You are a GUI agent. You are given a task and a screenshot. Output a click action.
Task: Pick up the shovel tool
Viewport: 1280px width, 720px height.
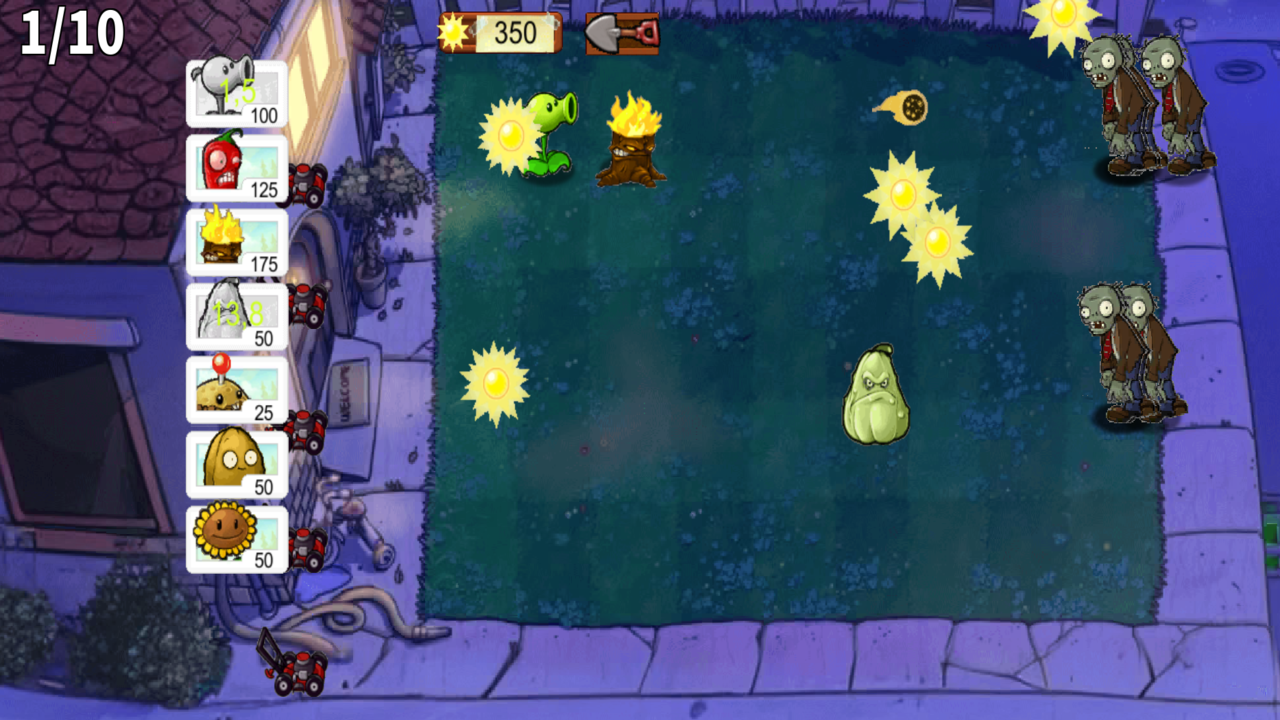[x=620, y=32]
